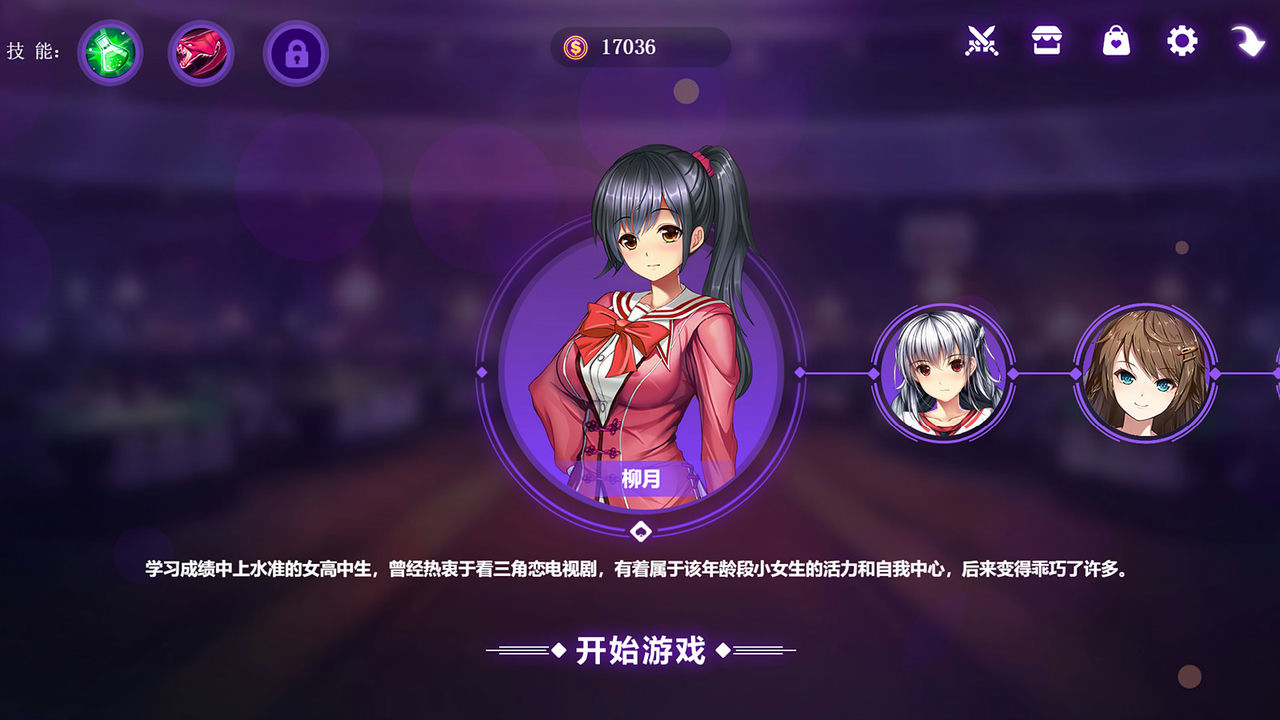Open the battle mode with crossed swords icon
Viewport: 1280px width, 720px height.
[982, 42]
